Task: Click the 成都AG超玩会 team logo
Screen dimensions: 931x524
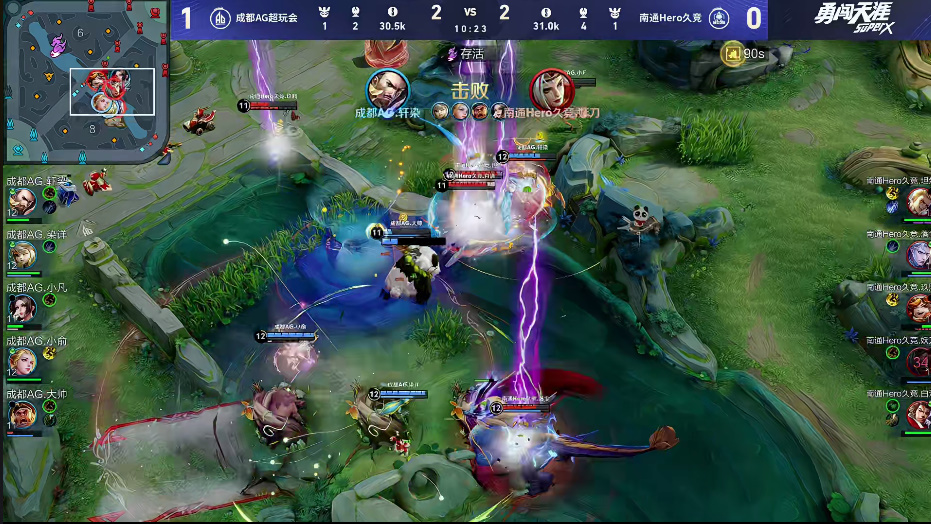Action: pyautogui.click(x=220, y=18)
